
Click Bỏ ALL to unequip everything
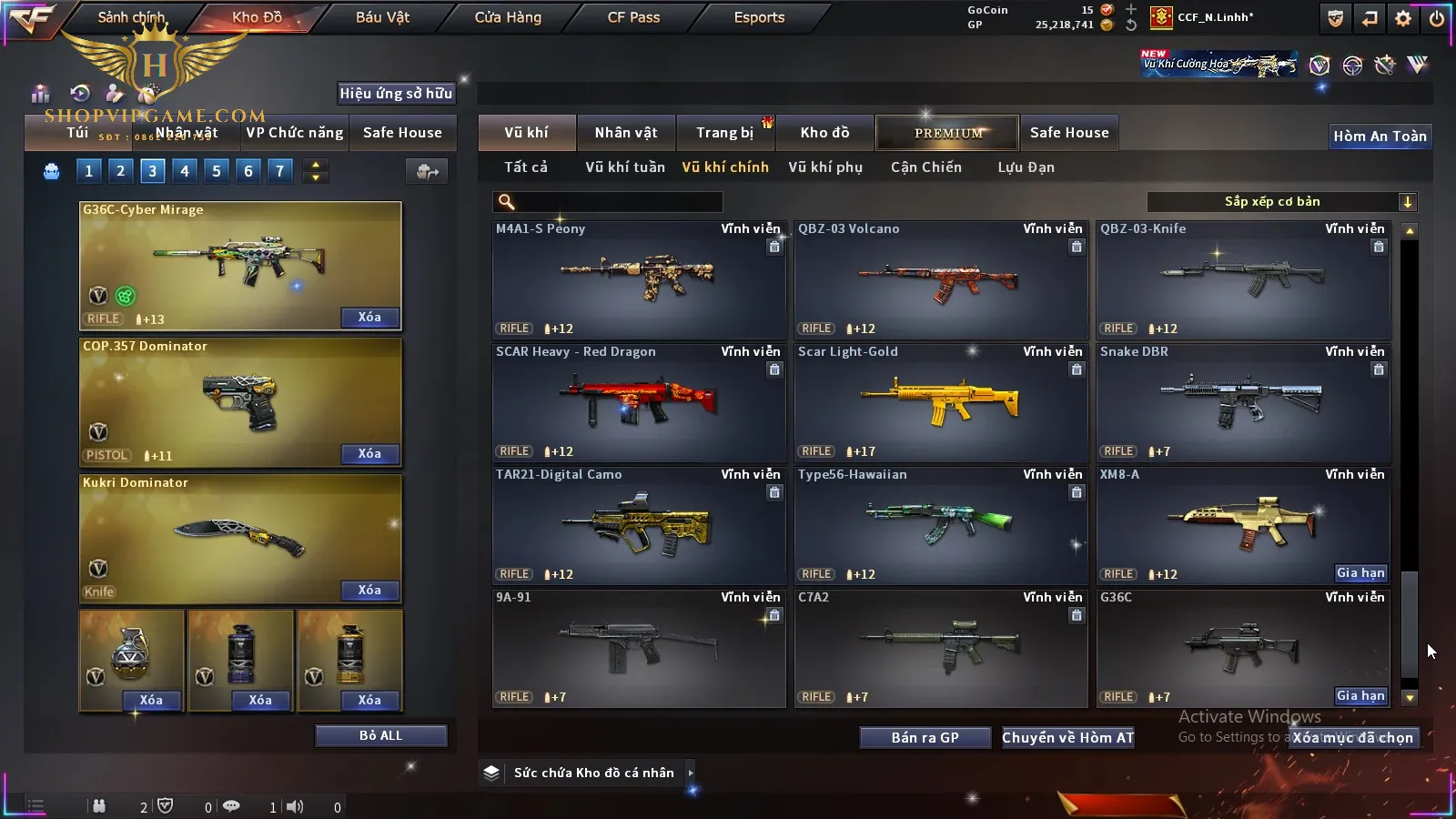(x=380, y=735)
